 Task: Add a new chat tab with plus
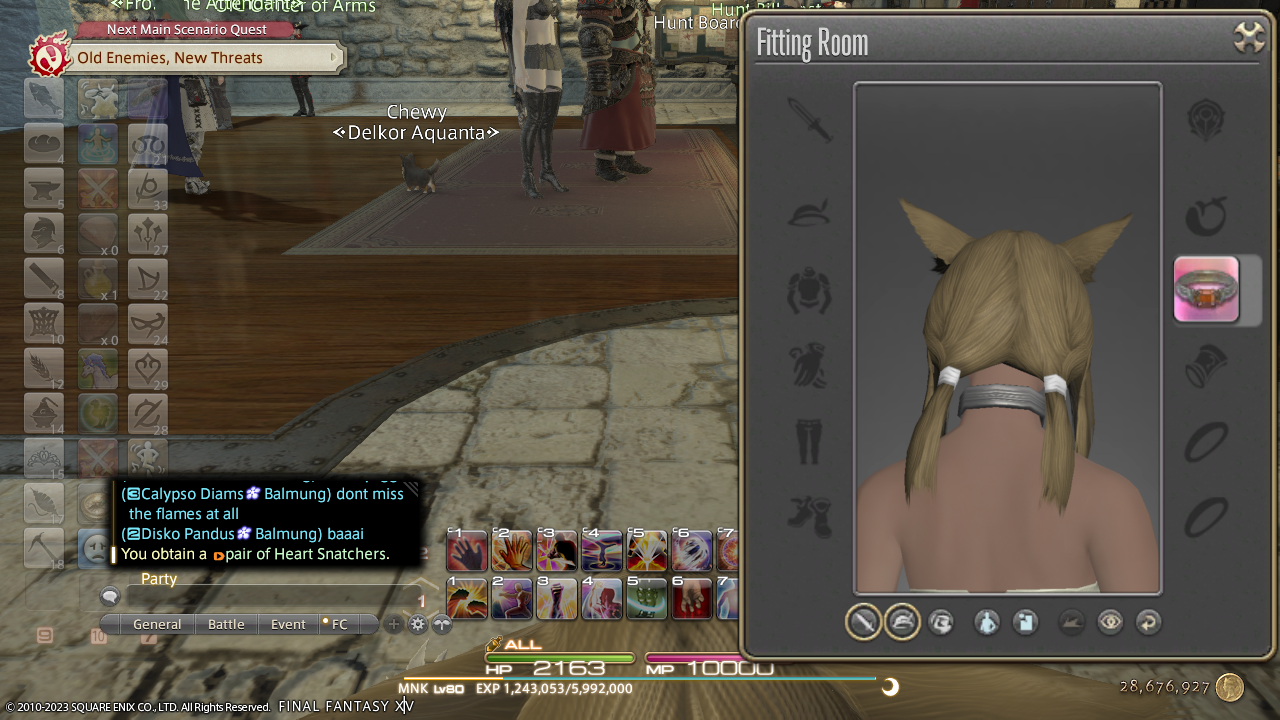pos(394,624)
